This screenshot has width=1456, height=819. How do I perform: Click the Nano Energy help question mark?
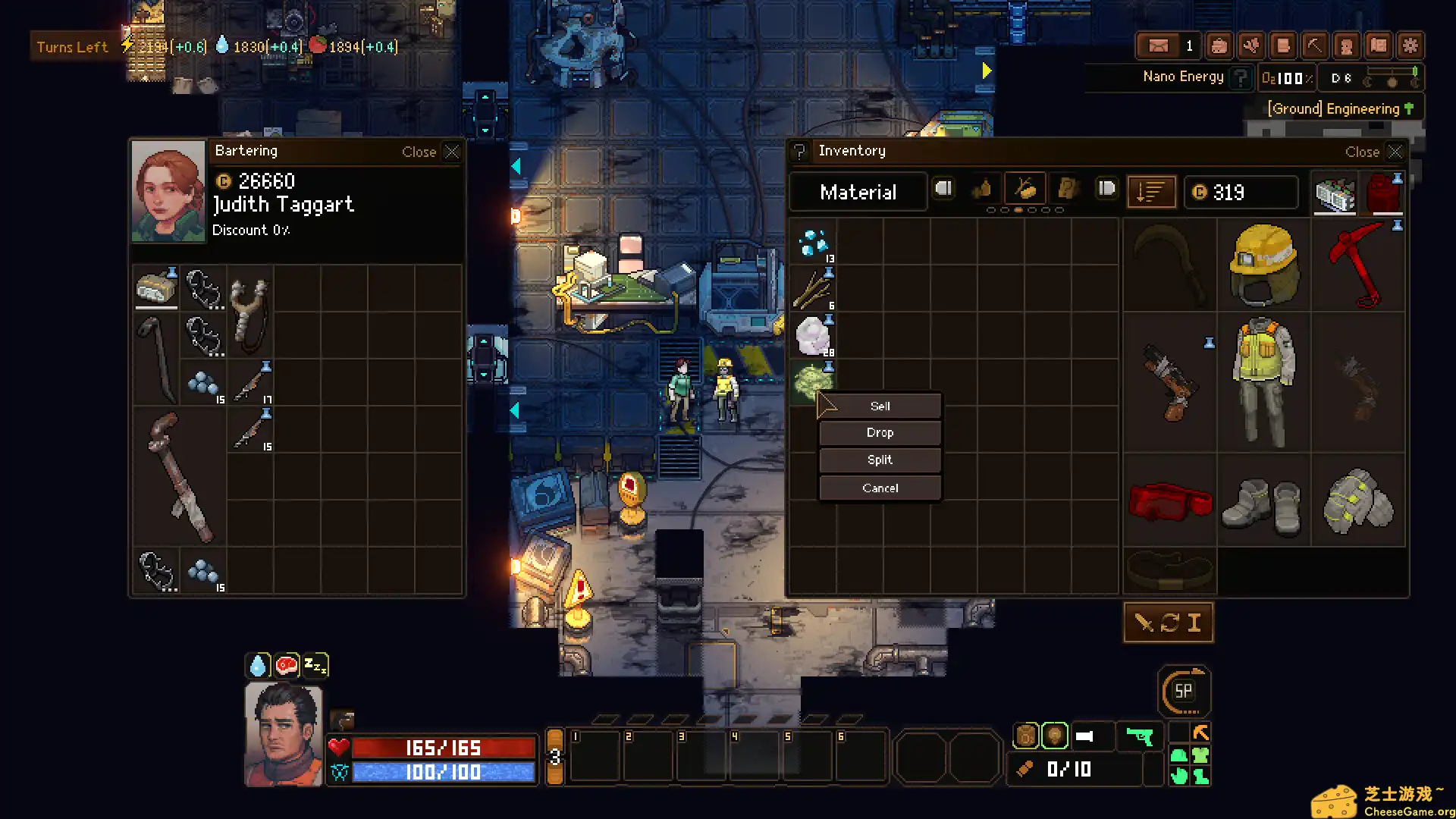(x=1241, y=77)
